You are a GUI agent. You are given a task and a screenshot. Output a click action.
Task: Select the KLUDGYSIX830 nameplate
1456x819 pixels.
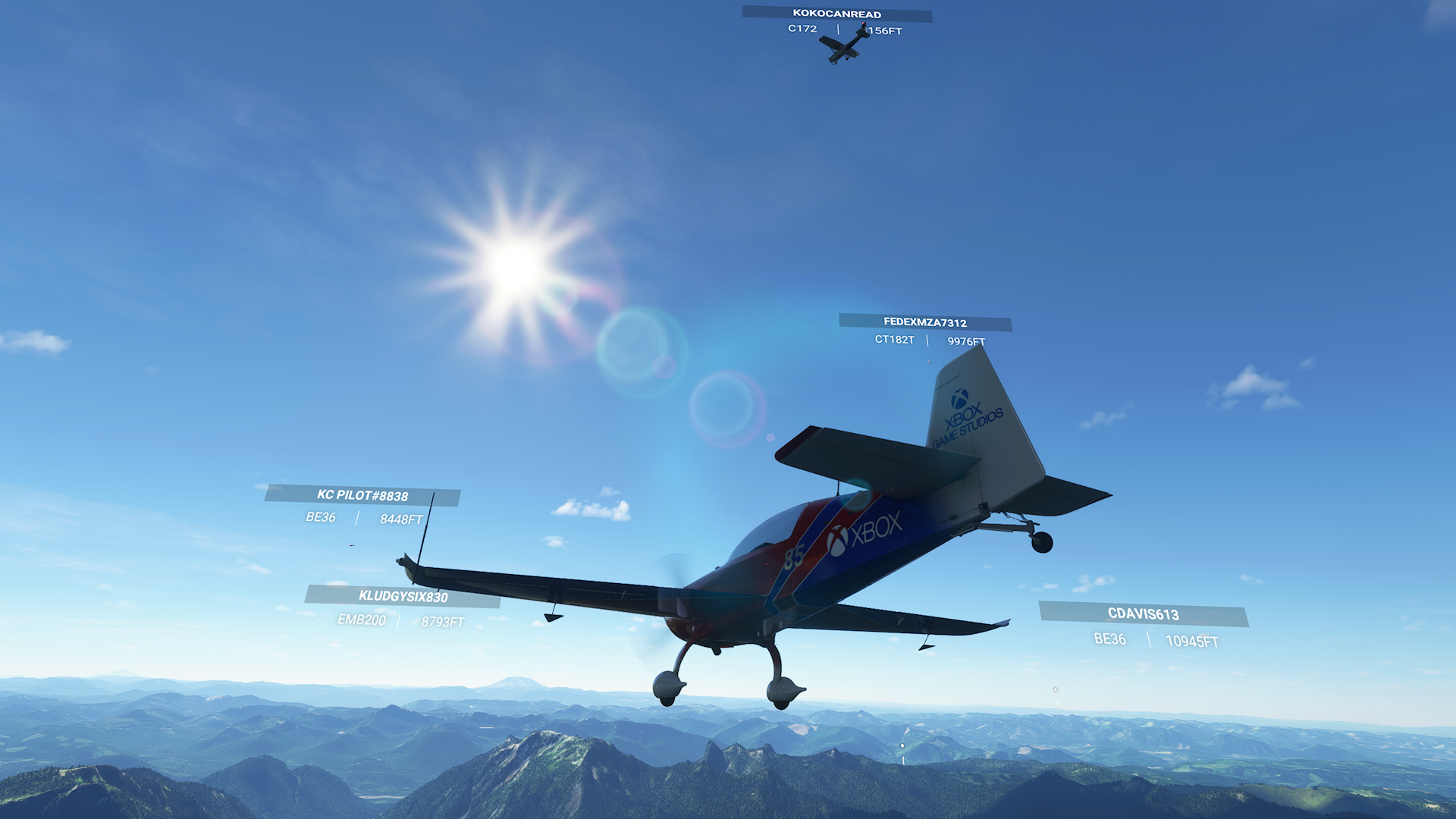(x=403, y=597)
